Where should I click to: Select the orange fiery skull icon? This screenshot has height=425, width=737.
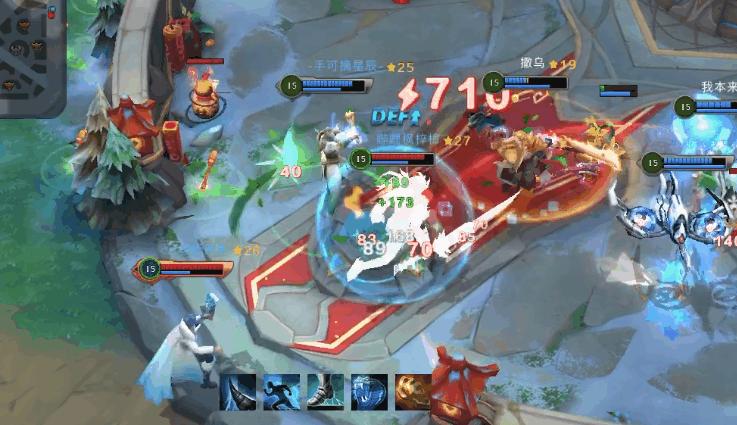(411, 392)
